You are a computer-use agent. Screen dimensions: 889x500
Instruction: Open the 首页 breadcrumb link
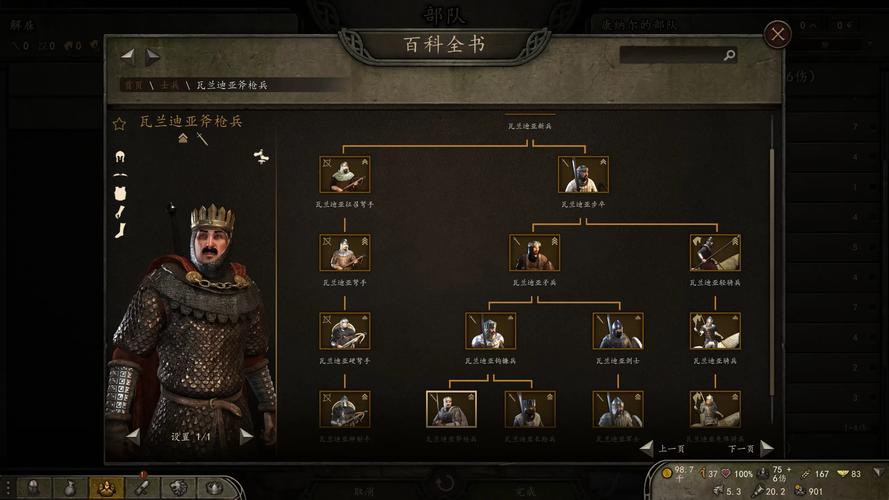click(133, 85)
